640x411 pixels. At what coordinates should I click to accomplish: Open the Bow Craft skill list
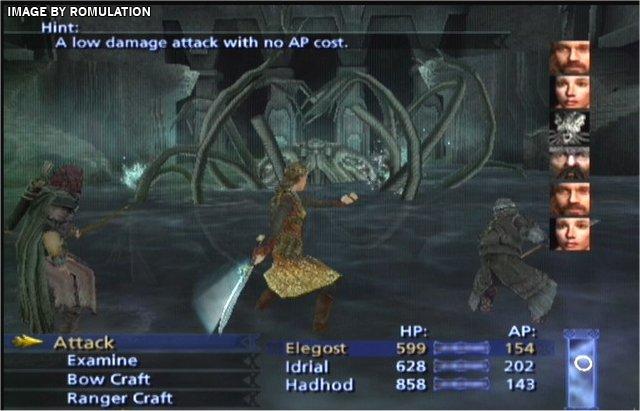coord(108,380)
